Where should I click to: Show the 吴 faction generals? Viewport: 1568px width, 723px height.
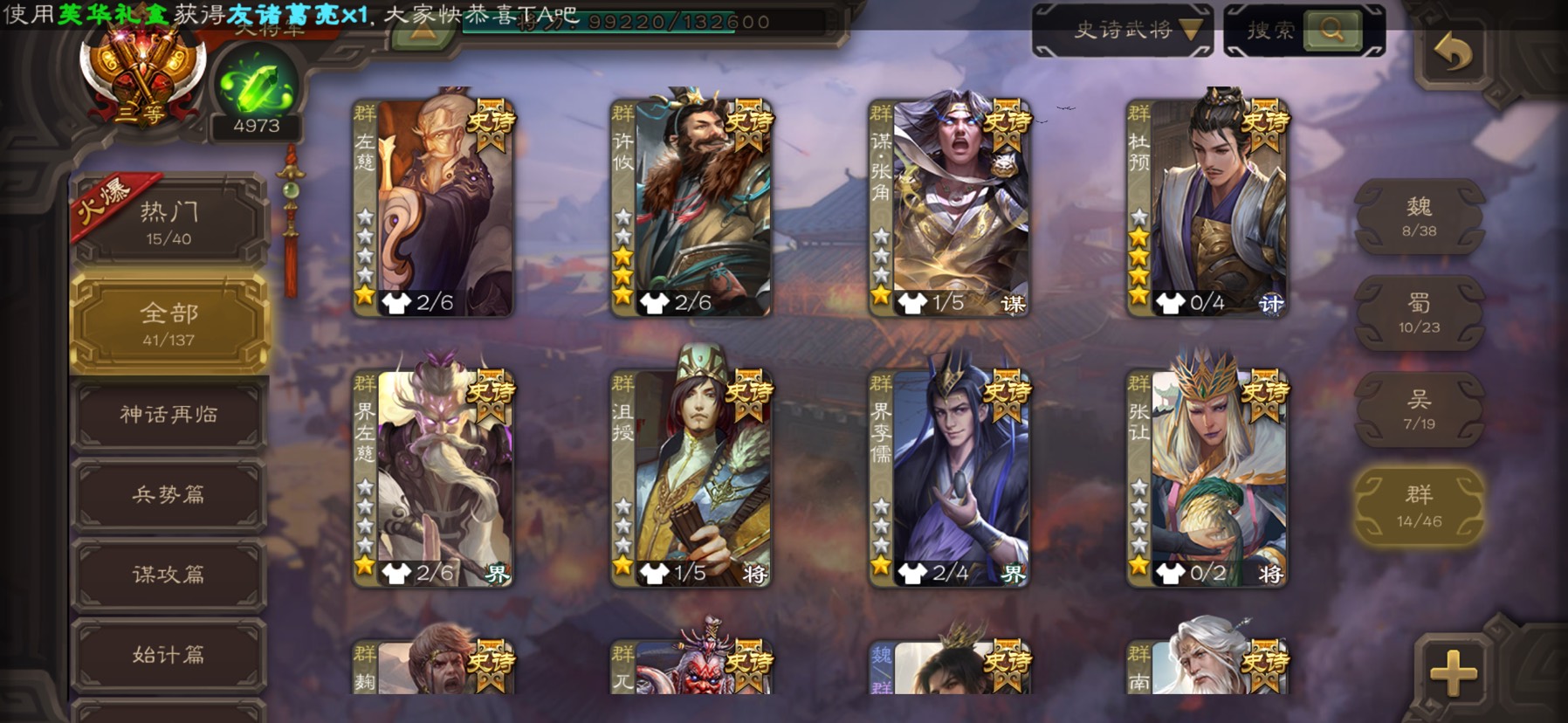click(1419, 410)
